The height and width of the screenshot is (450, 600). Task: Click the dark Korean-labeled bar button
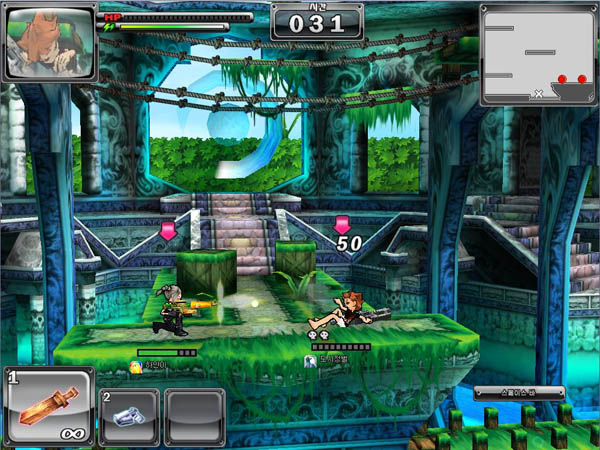tap(519, 392)
